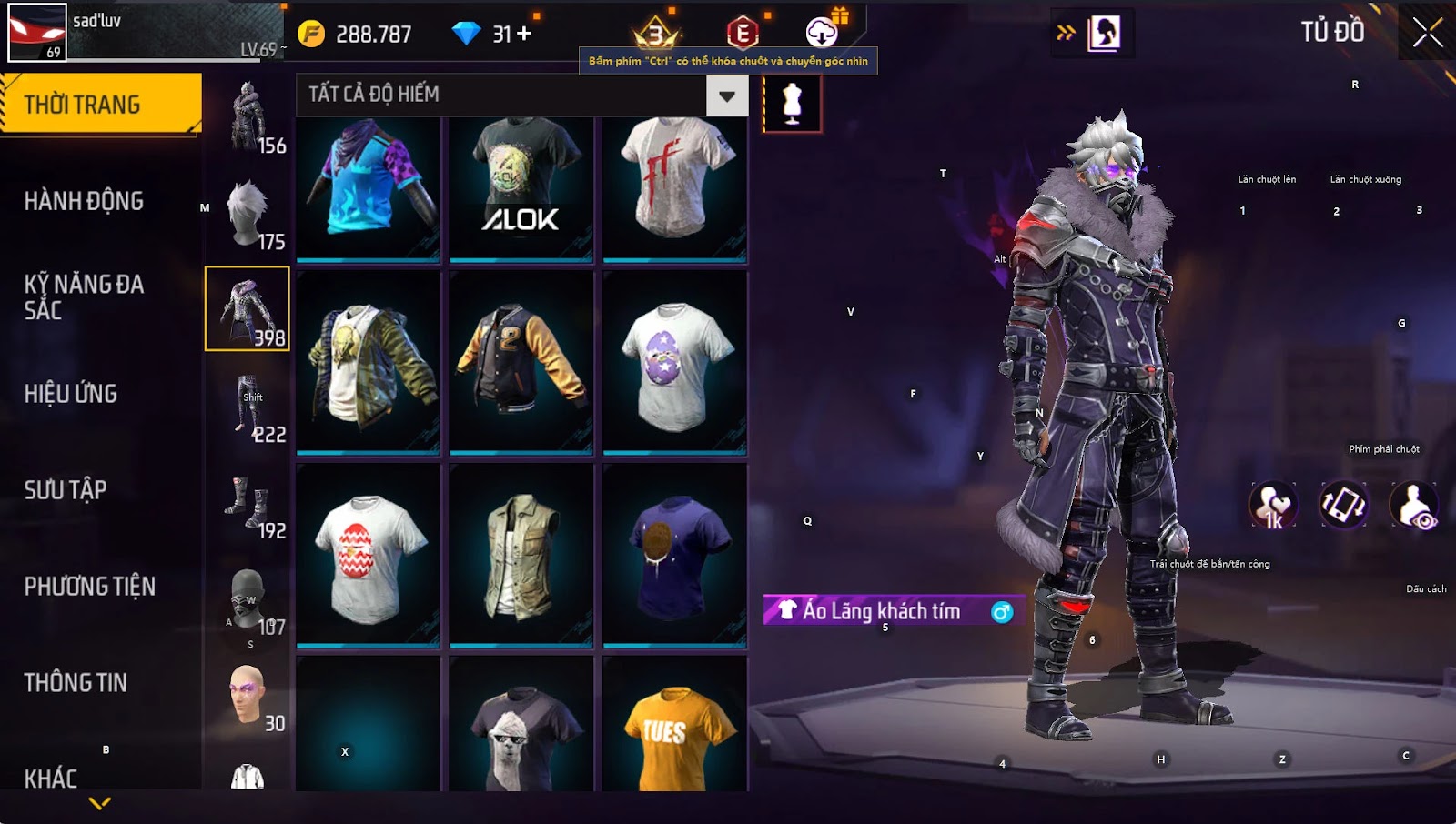
Task: Open the THỜI TRANG fashion tab
Action: [100, 105]
